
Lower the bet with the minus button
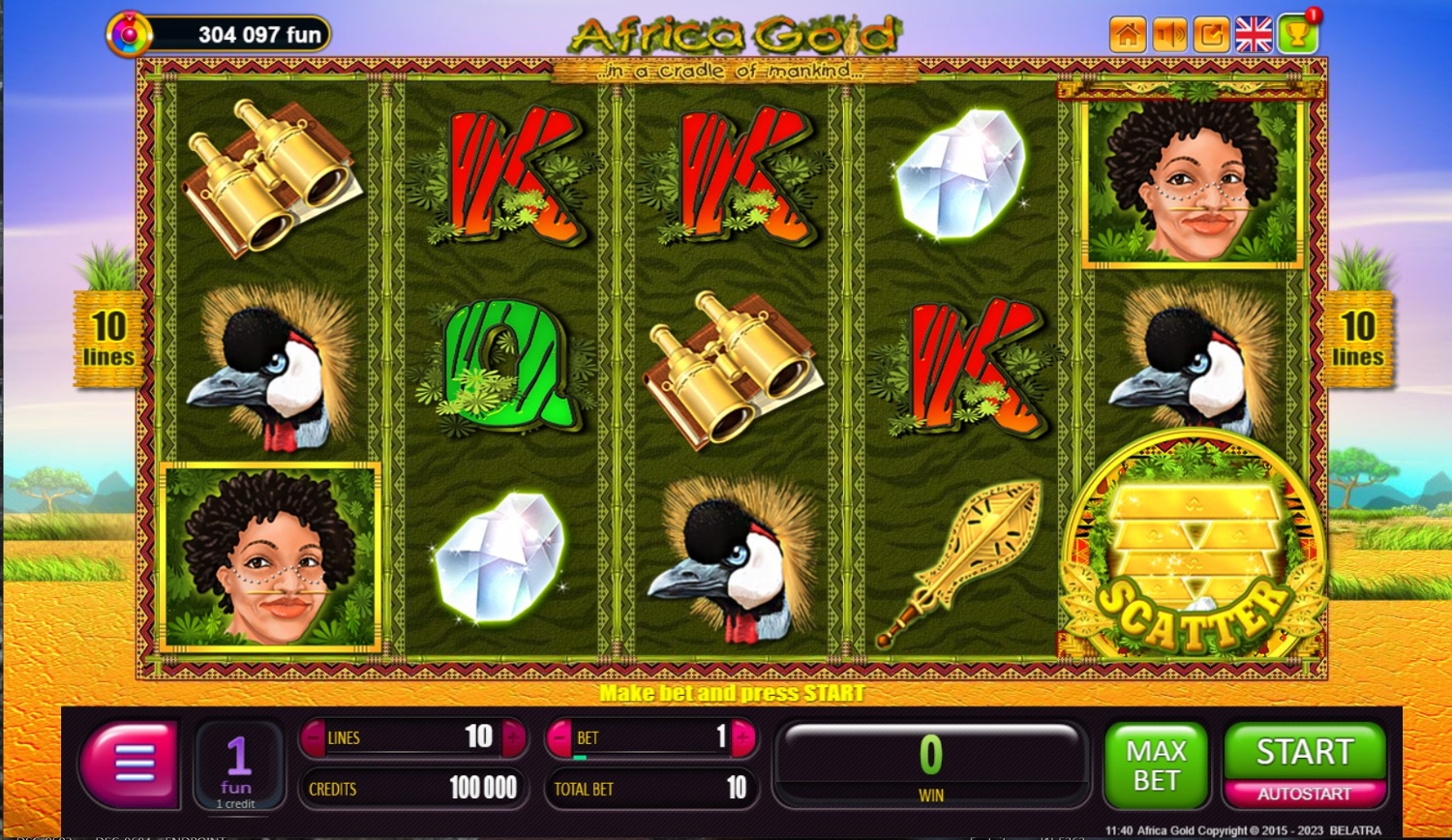pyautogui.click(x=560, y=738)
